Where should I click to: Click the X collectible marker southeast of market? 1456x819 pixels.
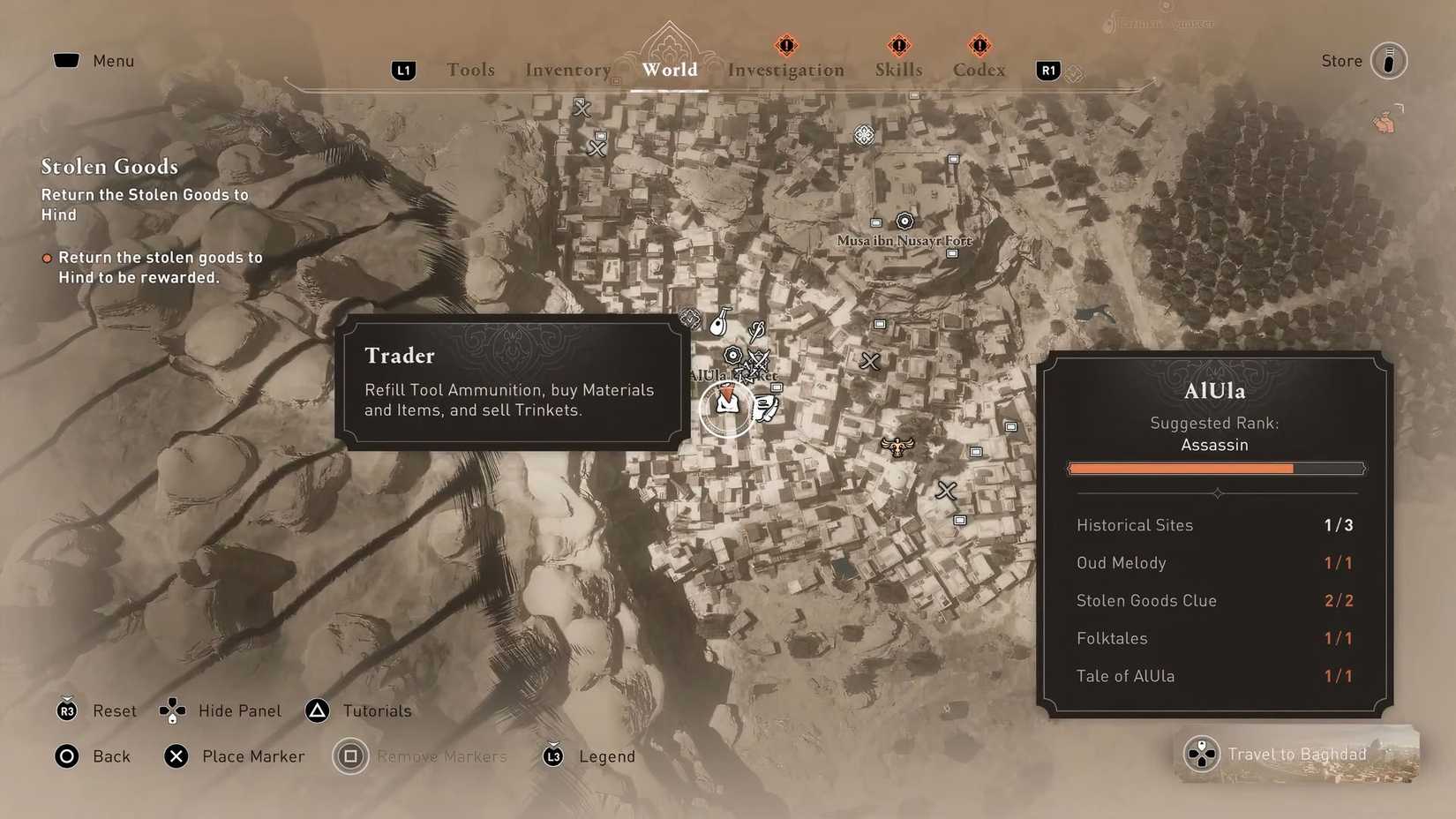[946, 489]
